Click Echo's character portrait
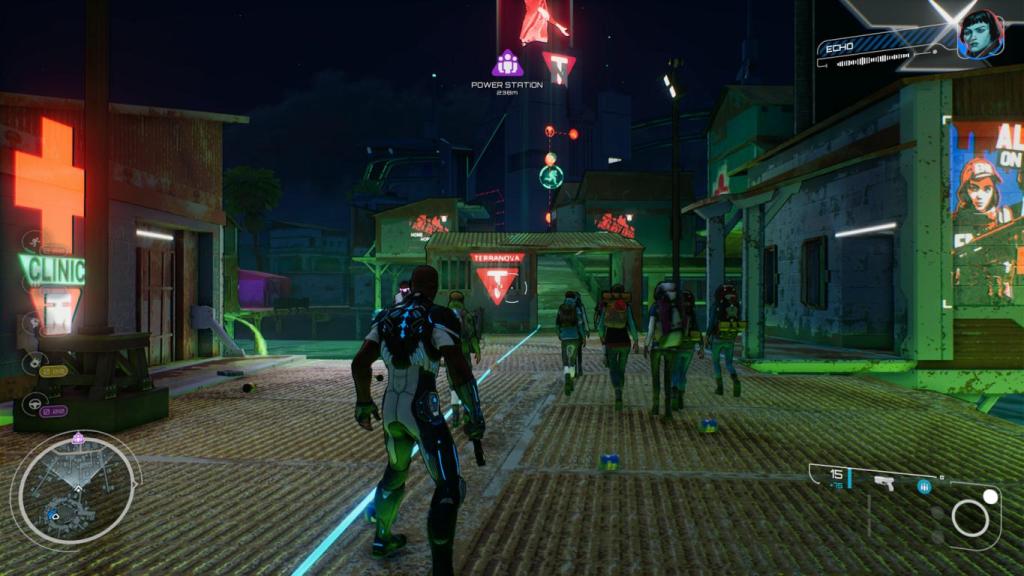The image size is (1024, 576). coord(979,35)
